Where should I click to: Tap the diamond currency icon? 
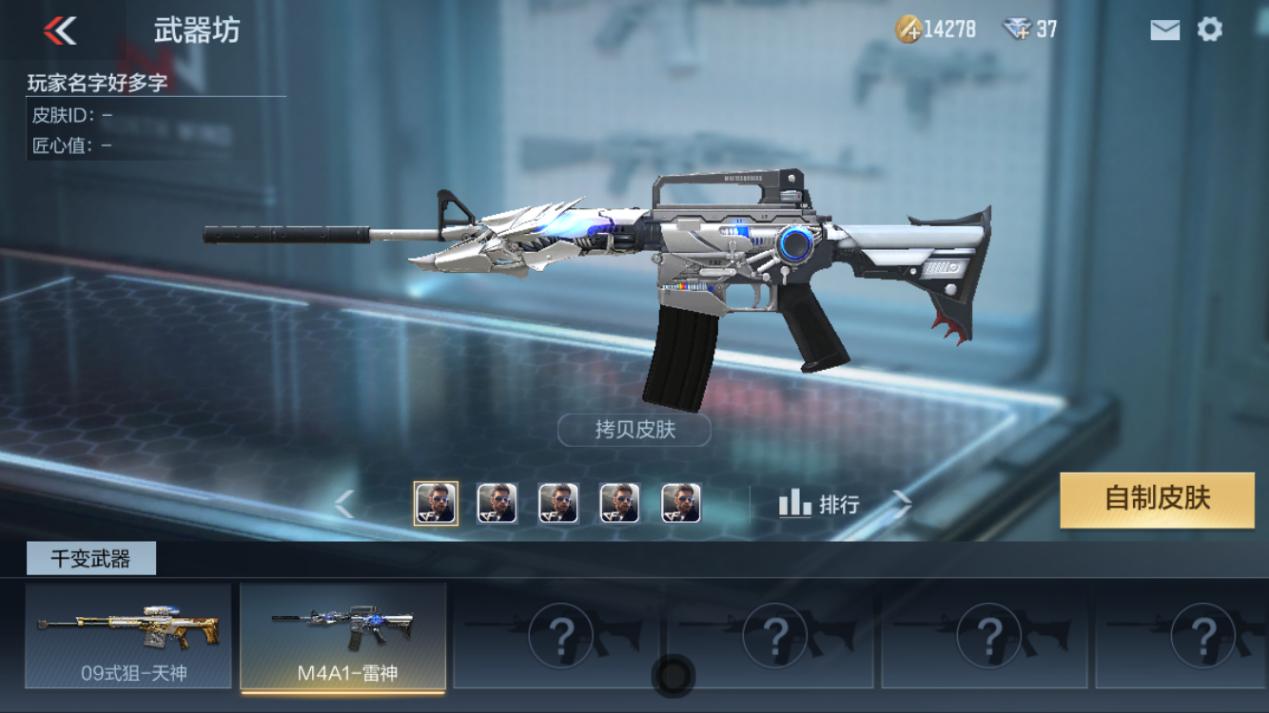point(1017,29)
